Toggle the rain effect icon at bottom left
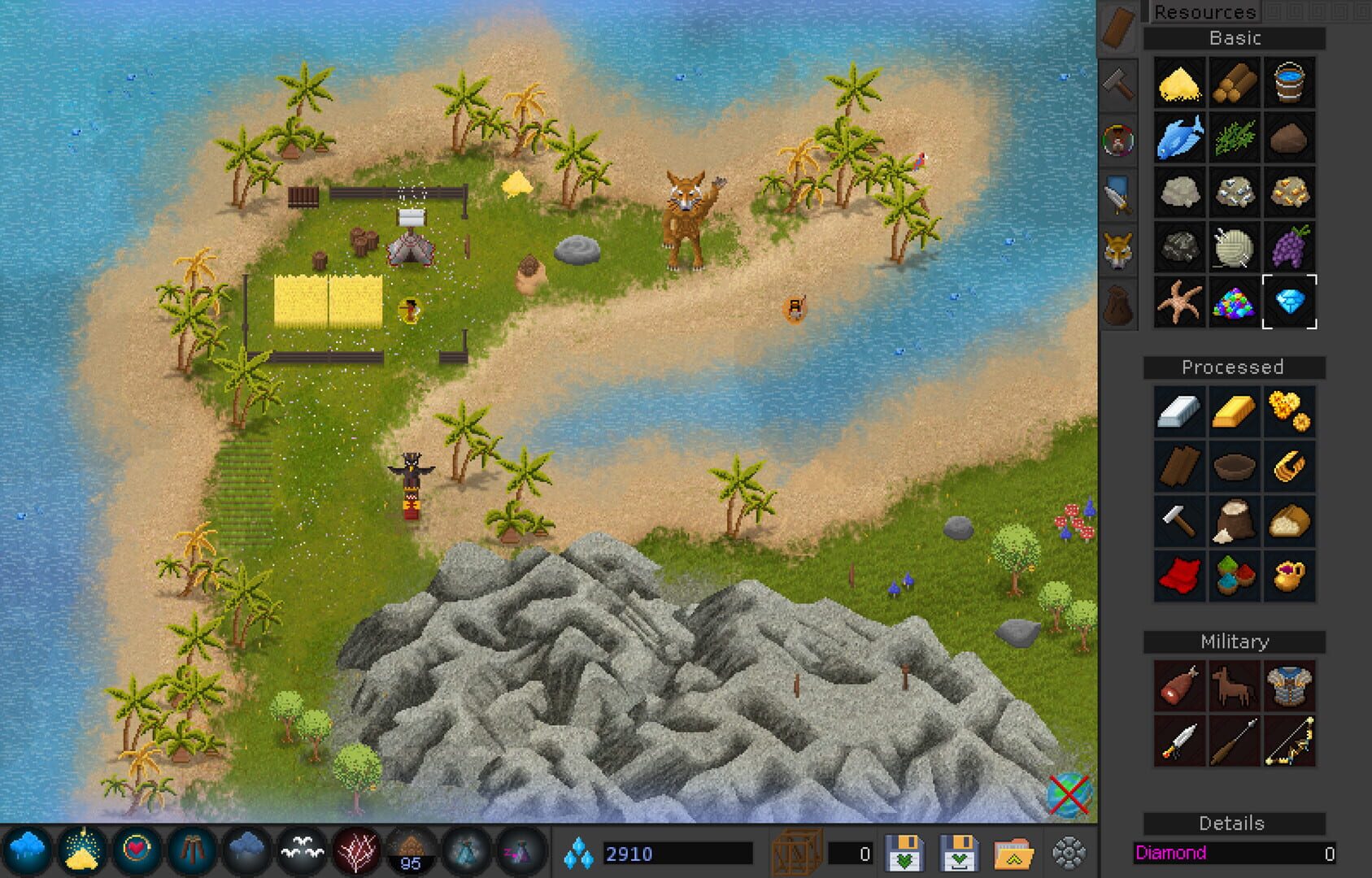 pos(27,849)
